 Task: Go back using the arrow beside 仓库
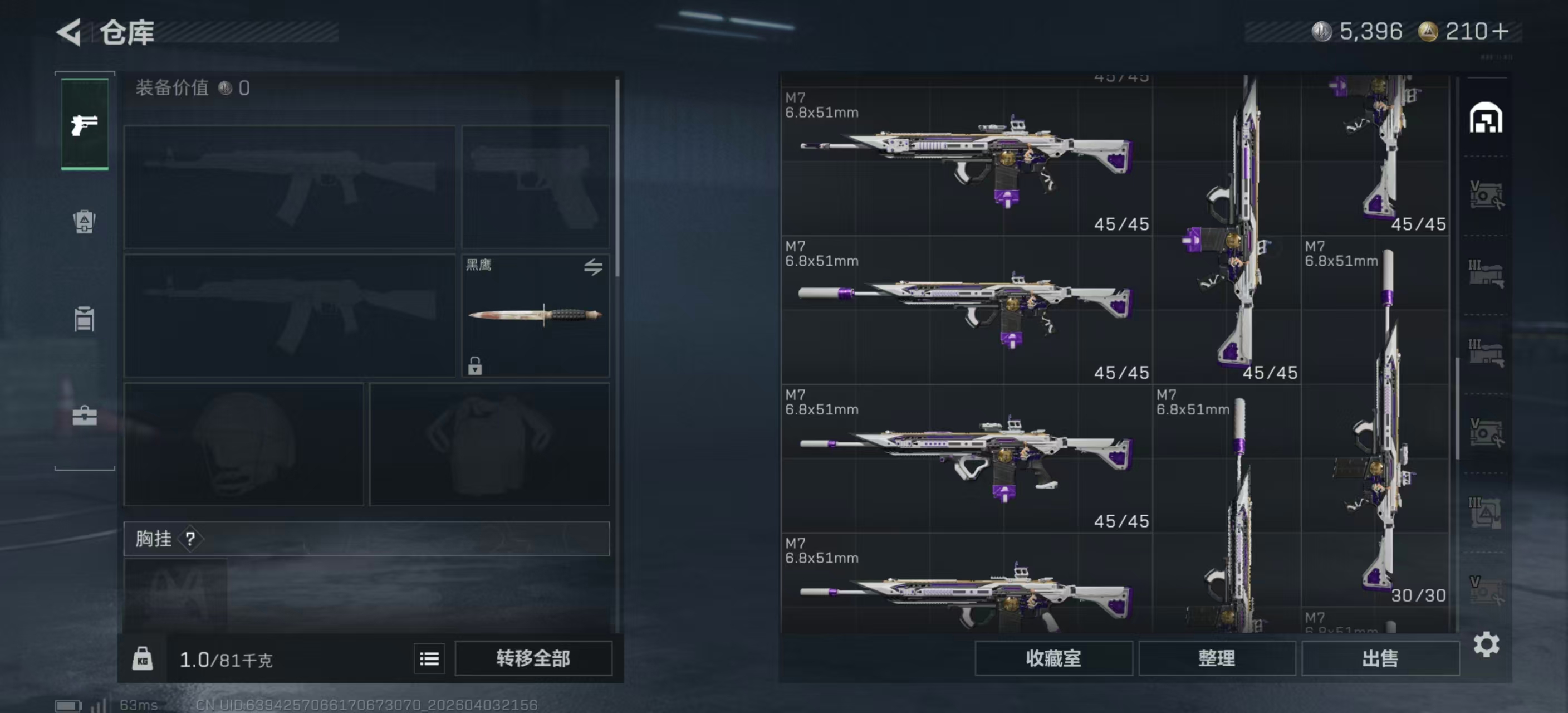70,32
